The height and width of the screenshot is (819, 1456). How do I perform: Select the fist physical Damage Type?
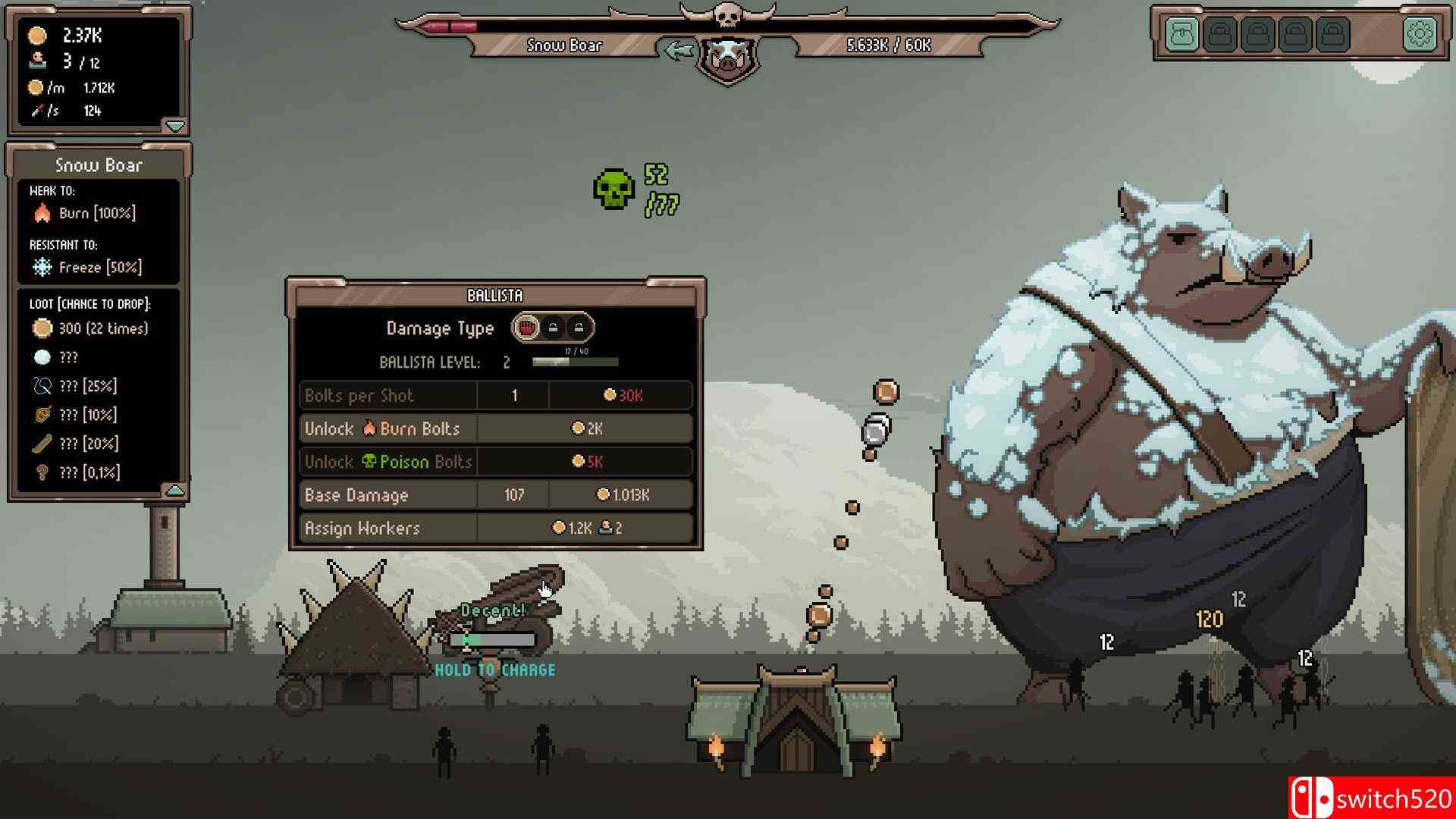[527, 328]
